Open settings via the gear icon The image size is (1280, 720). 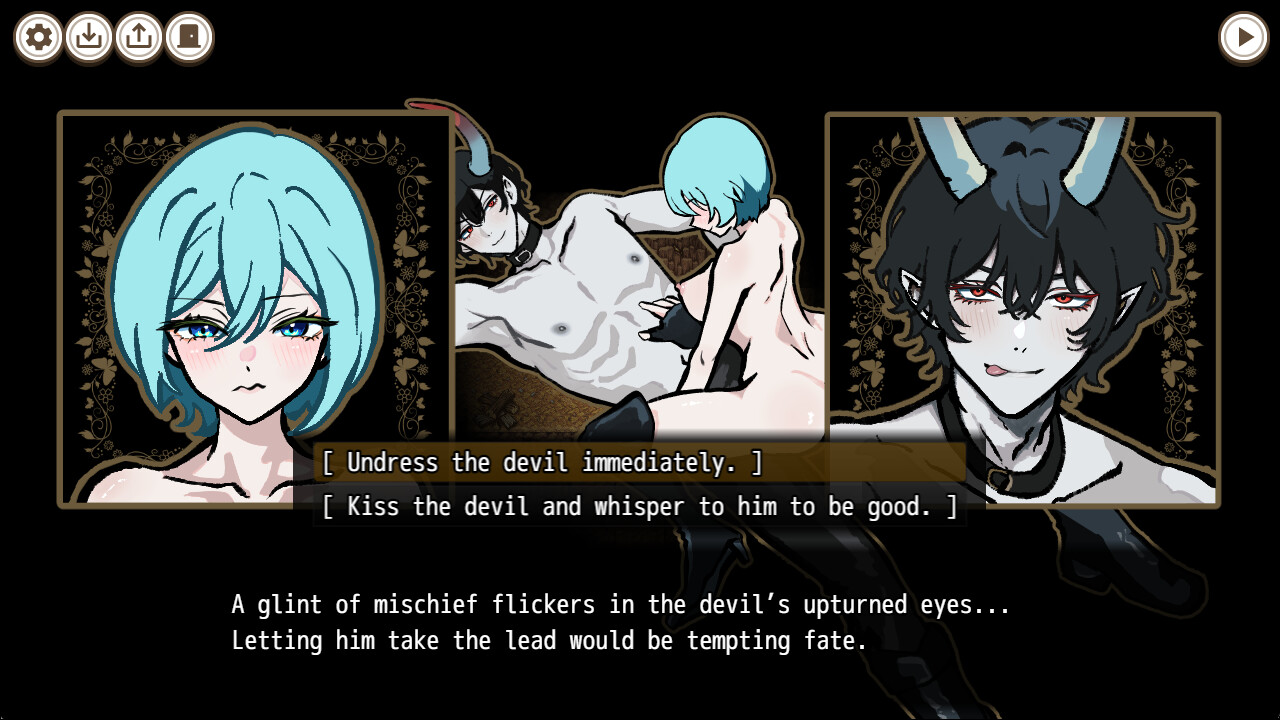[x=38, y=38]
